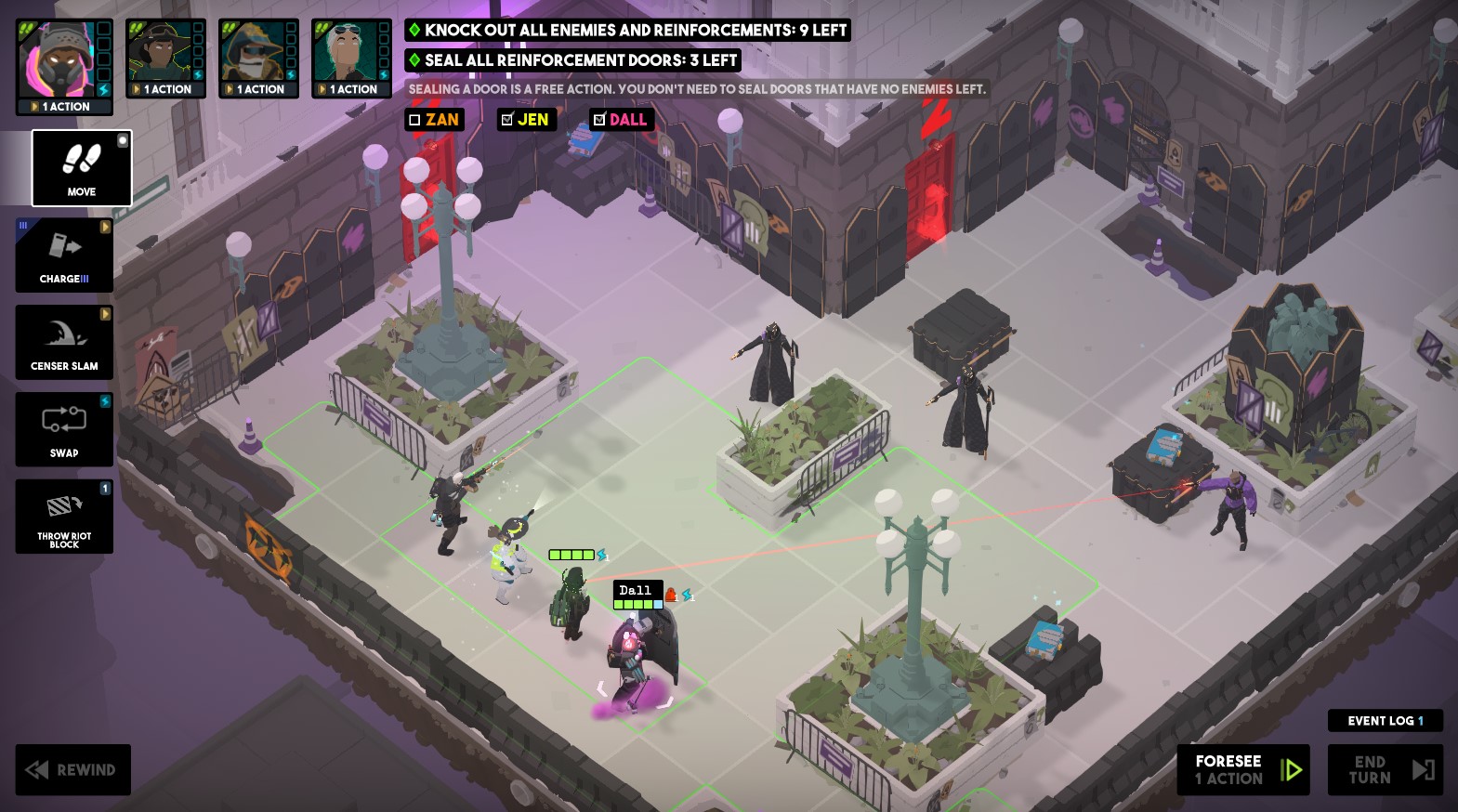Select the masked pink-hooded character portrait
Viewport: 1458px width, 812px height.
[56, 60]
